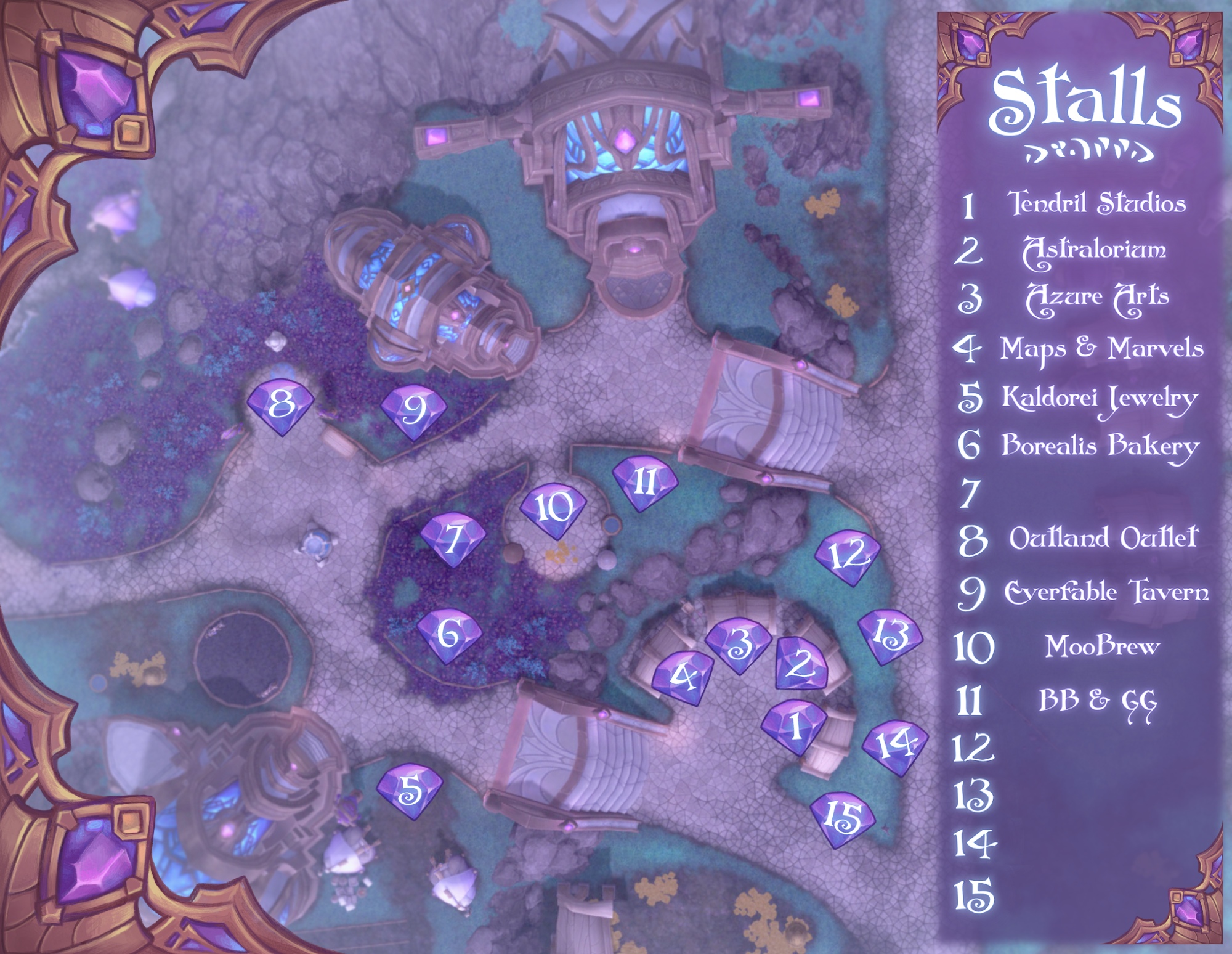Choose Everfable Tavern in the legend
Image resolution: width=1232 pixels, height=954 pixels.
click(1106, 592)
